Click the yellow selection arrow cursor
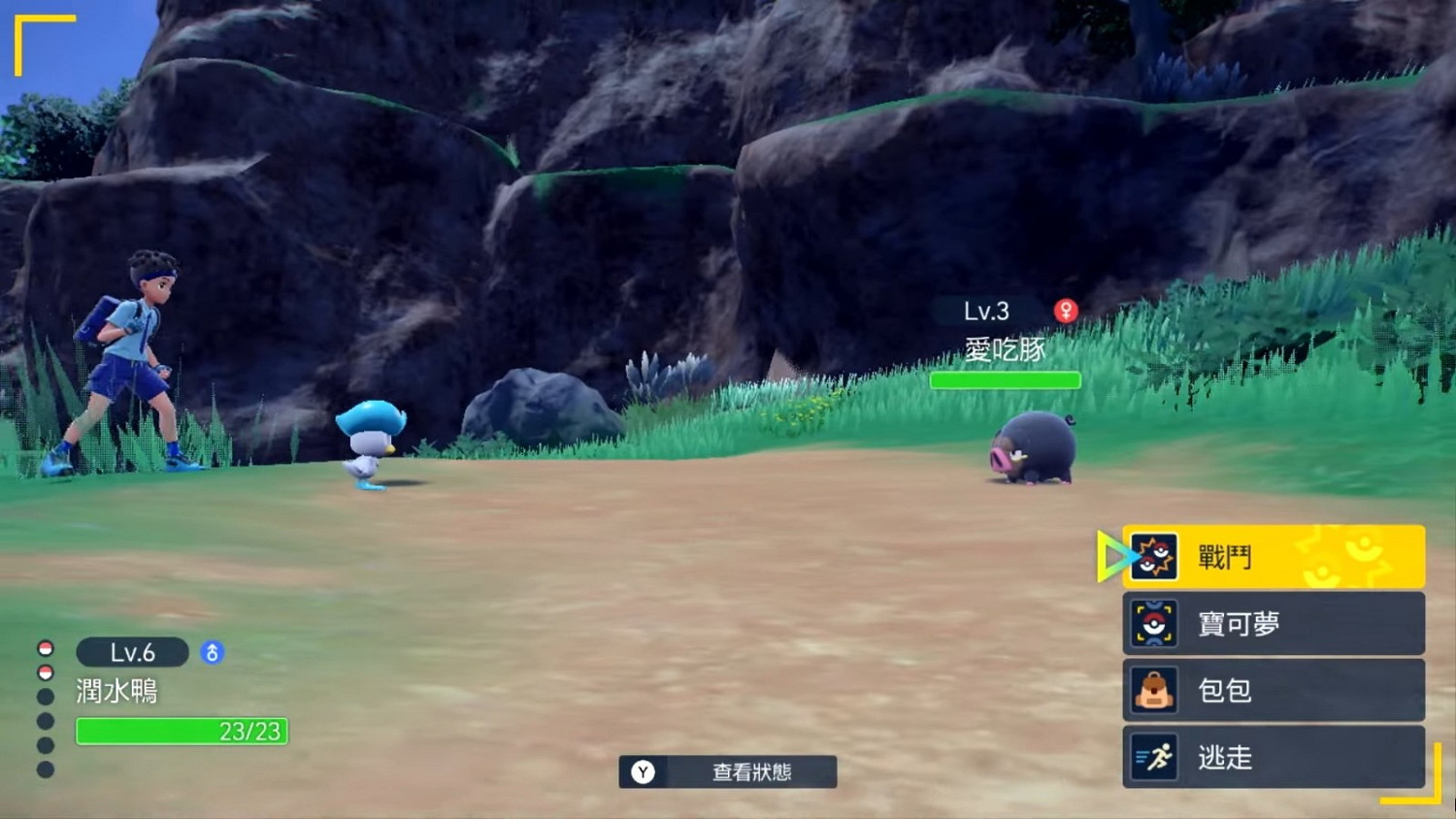The height and width of the screenshot is (819, 1456). (x=1109, y=555)
